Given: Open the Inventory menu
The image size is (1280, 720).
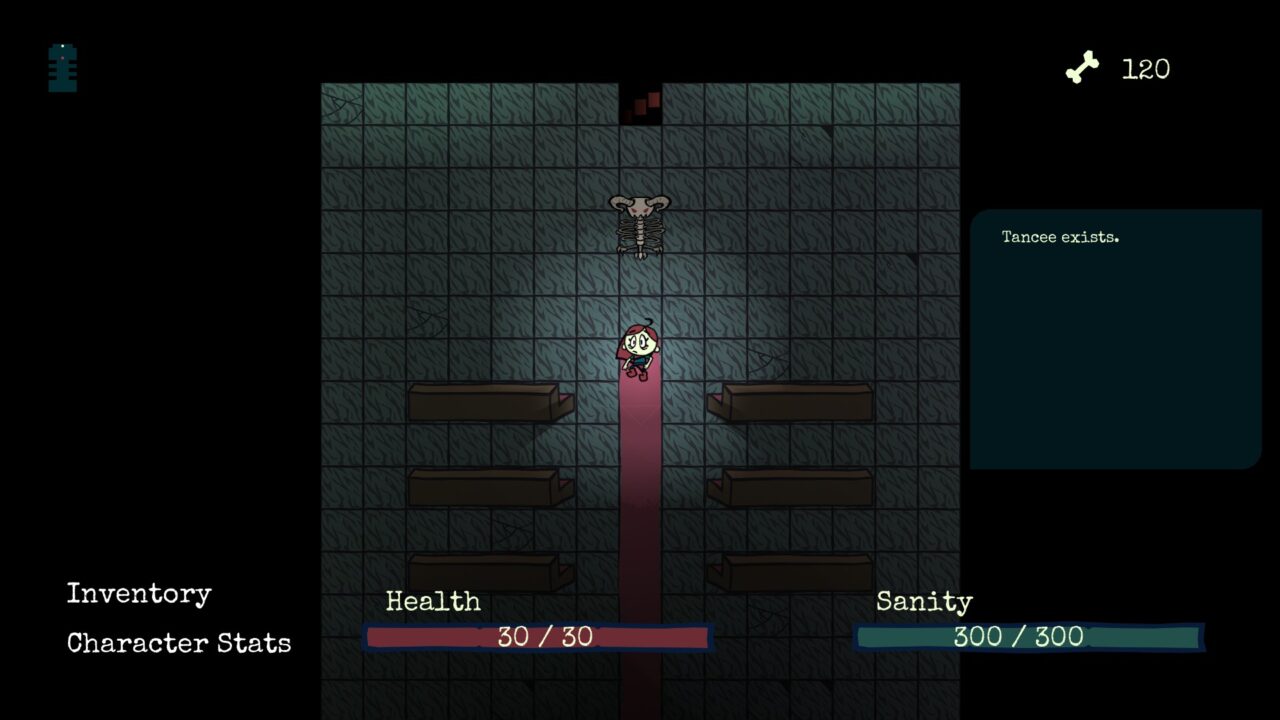Looking at the screenshot, I should [139, 594].
